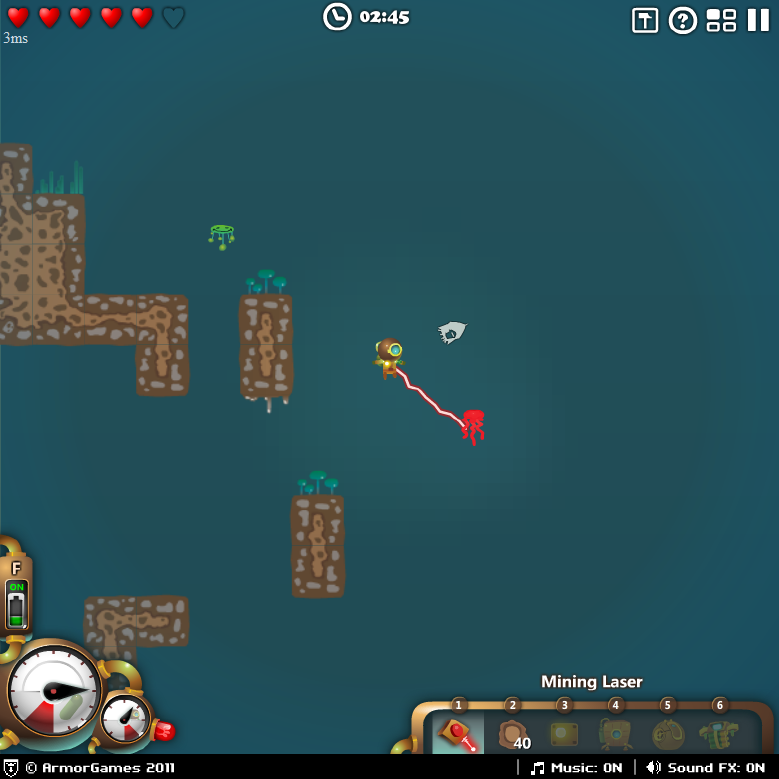The image size is (779, 779).
Task: Open the help question mark button
Action: coord(682,20)
